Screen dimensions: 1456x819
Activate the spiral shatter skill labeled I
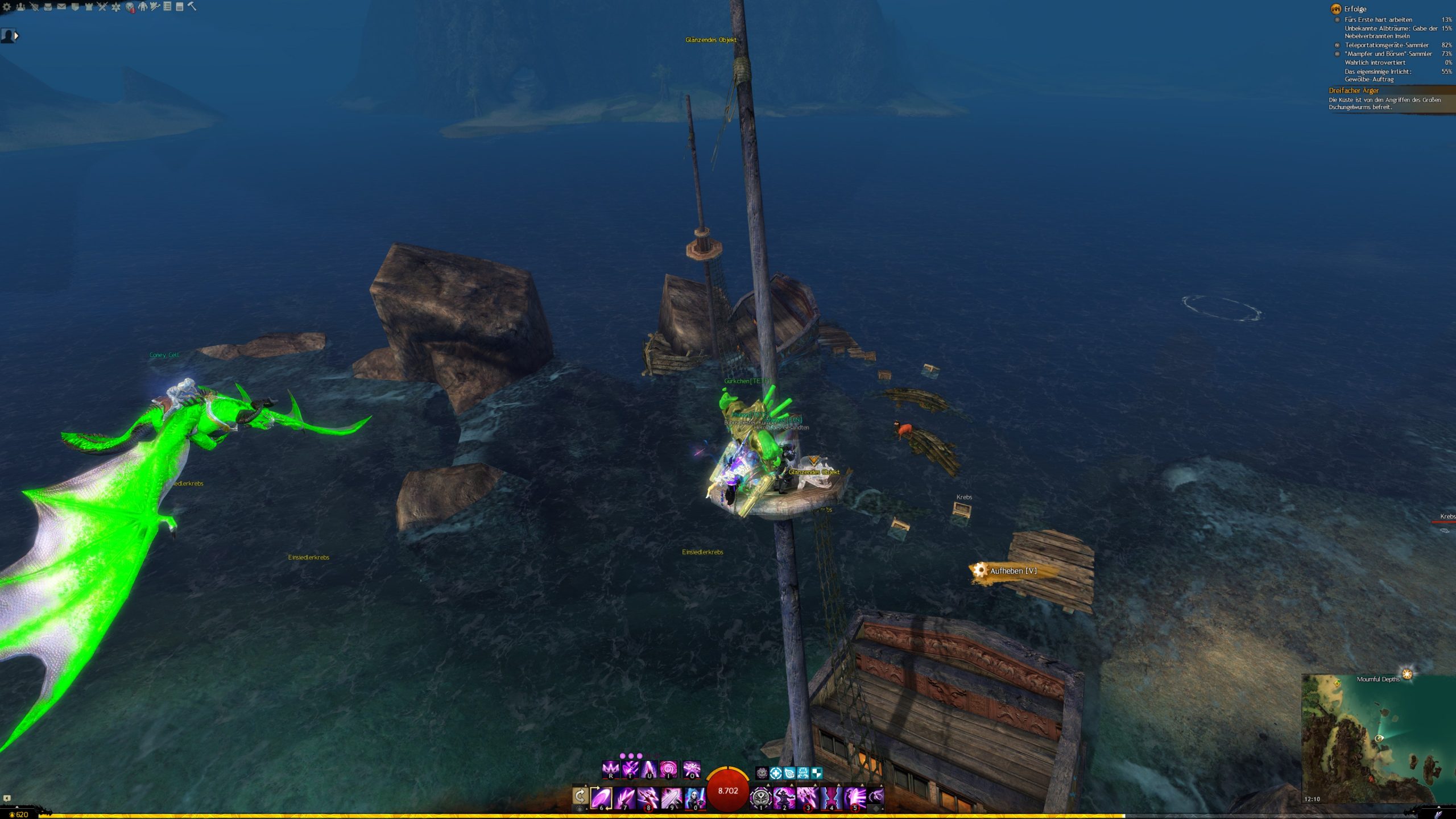pyautogui.click(x=668, y=770)
